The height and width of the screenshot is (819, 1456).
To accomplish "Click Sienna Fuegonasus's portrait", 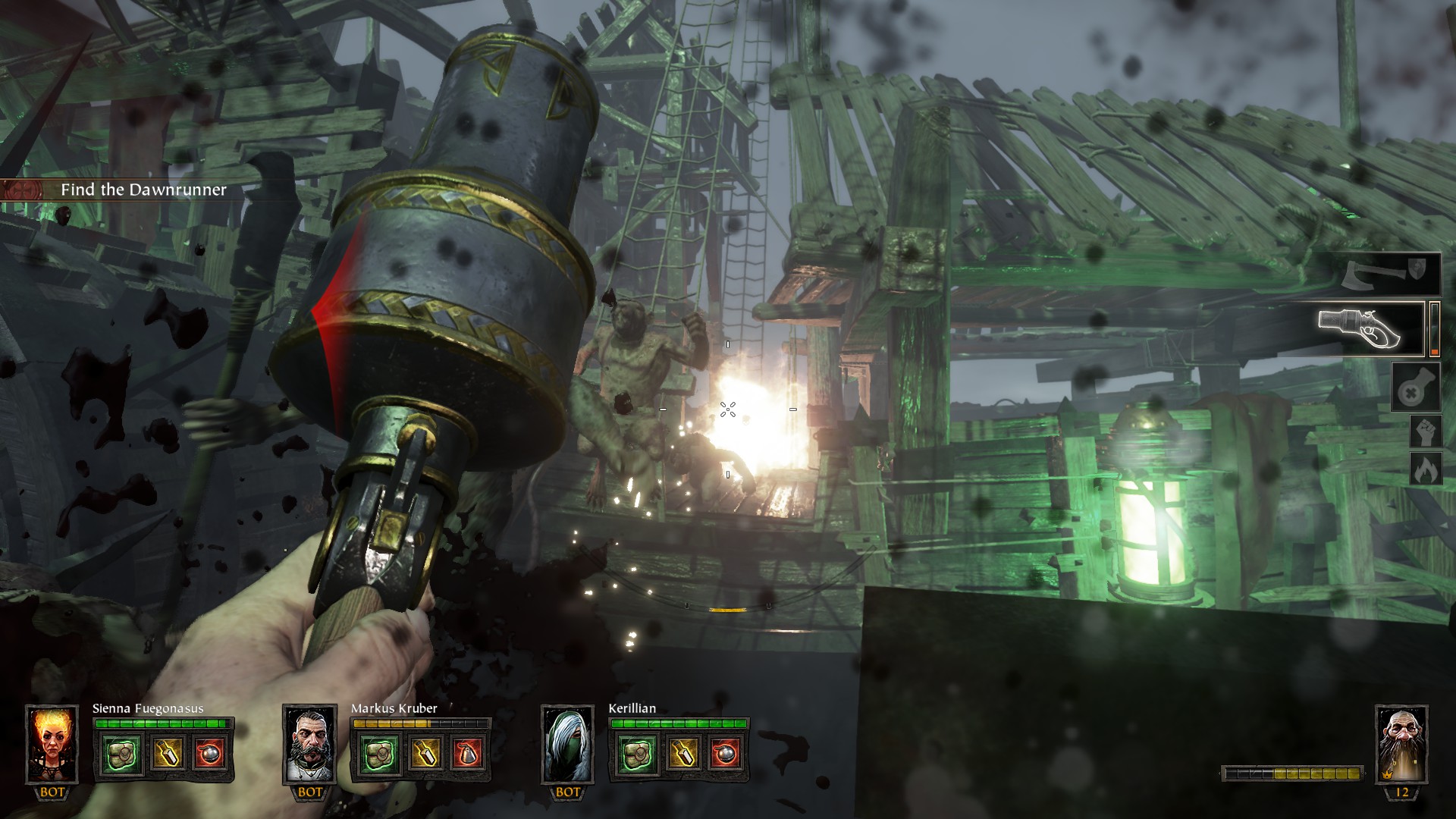I will click(x=52, y=744).
